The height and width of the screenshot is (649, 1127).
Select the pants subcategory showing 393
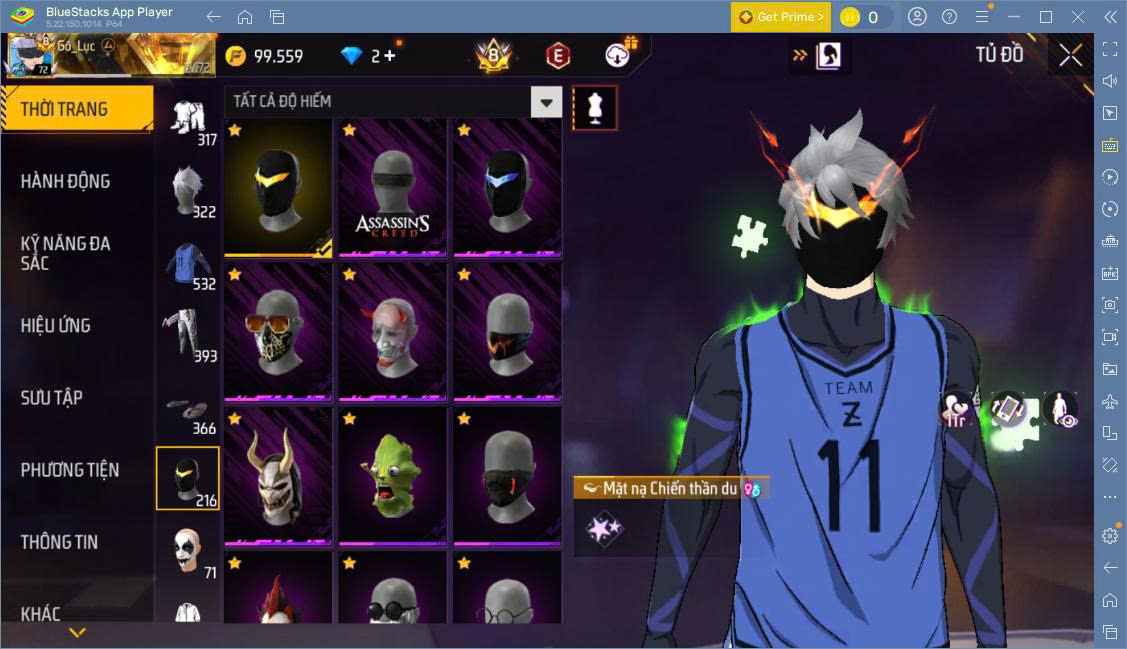pos(188,335)
